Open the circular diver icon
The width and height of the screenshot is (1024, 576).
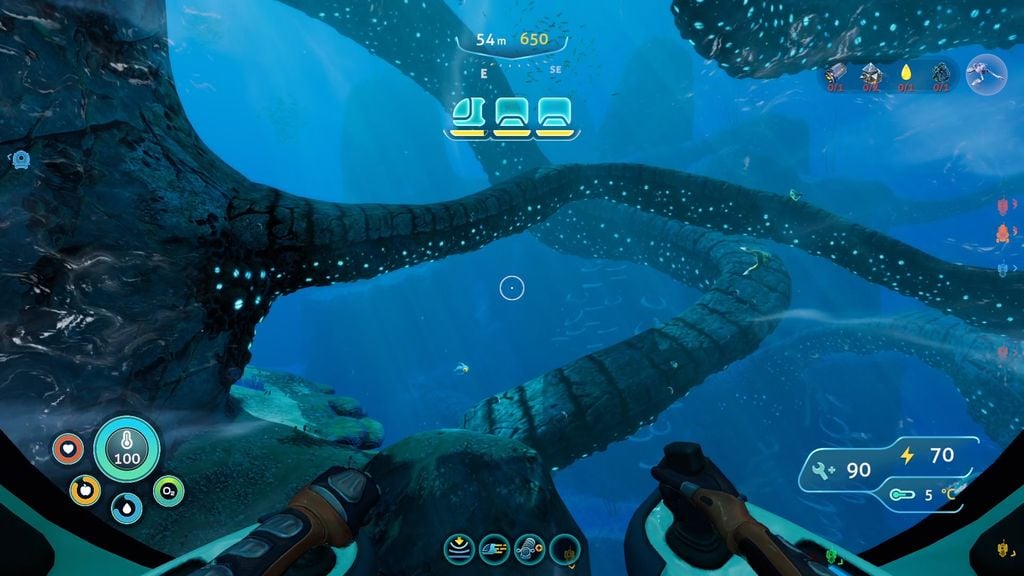click(x=986, y=73)
